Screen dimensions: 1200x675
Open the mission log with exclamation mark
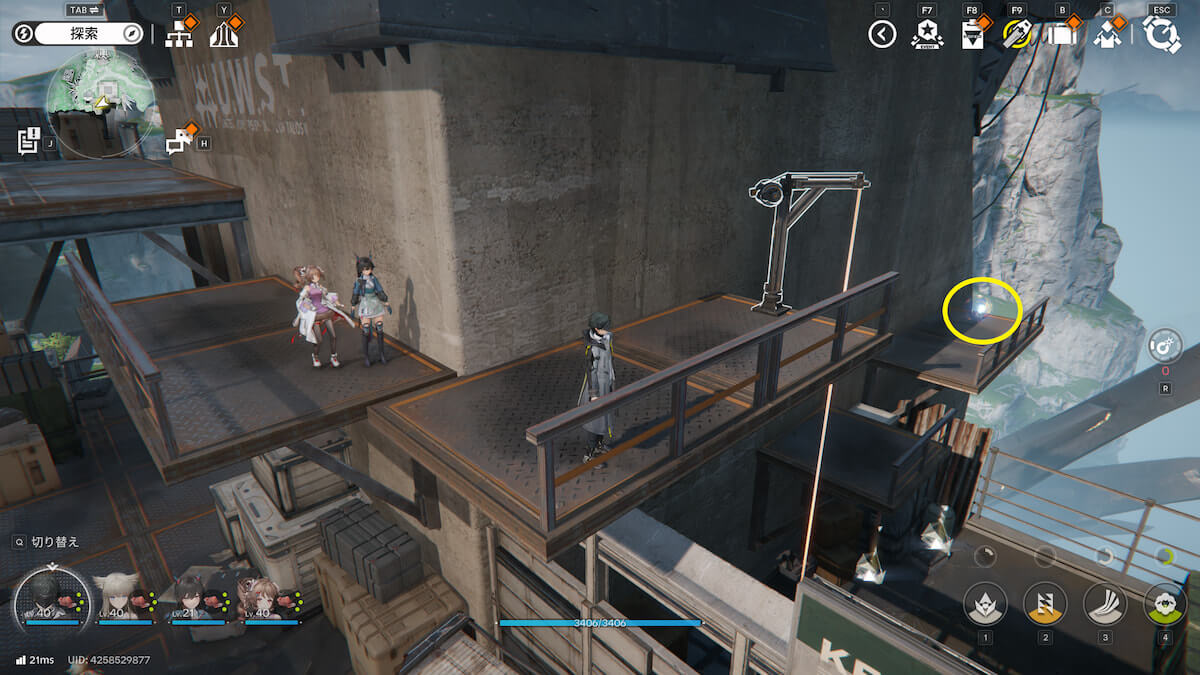click(29, 141)
